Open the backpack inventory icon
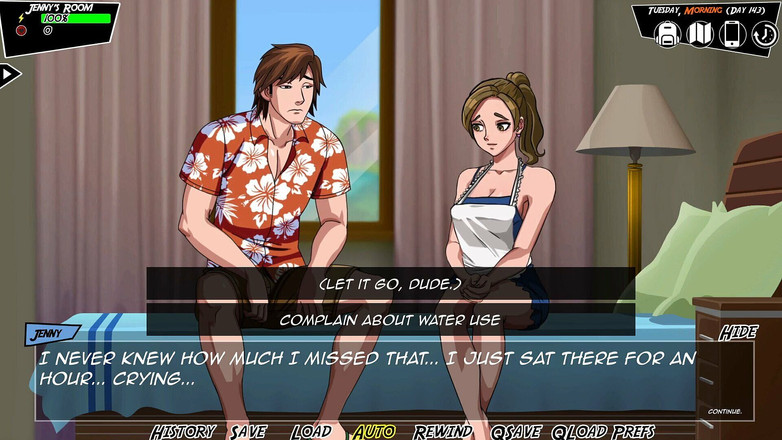This screenshot has width=782, height=440. pyautogui.click(x=667, y=34)
